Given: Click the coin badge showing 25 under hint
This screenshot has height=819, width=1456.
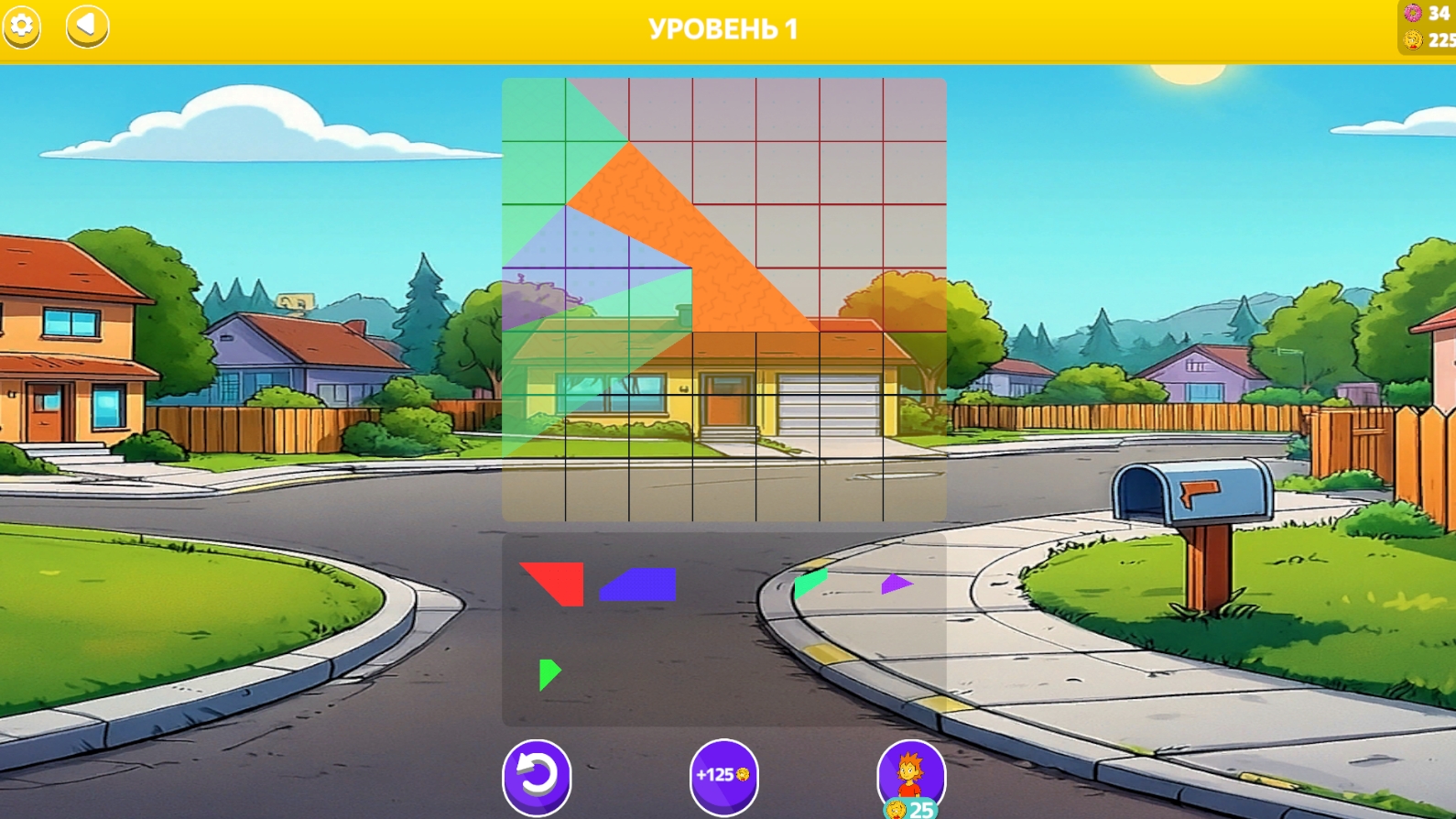Looking at the screenshot, I should point(909,810).
